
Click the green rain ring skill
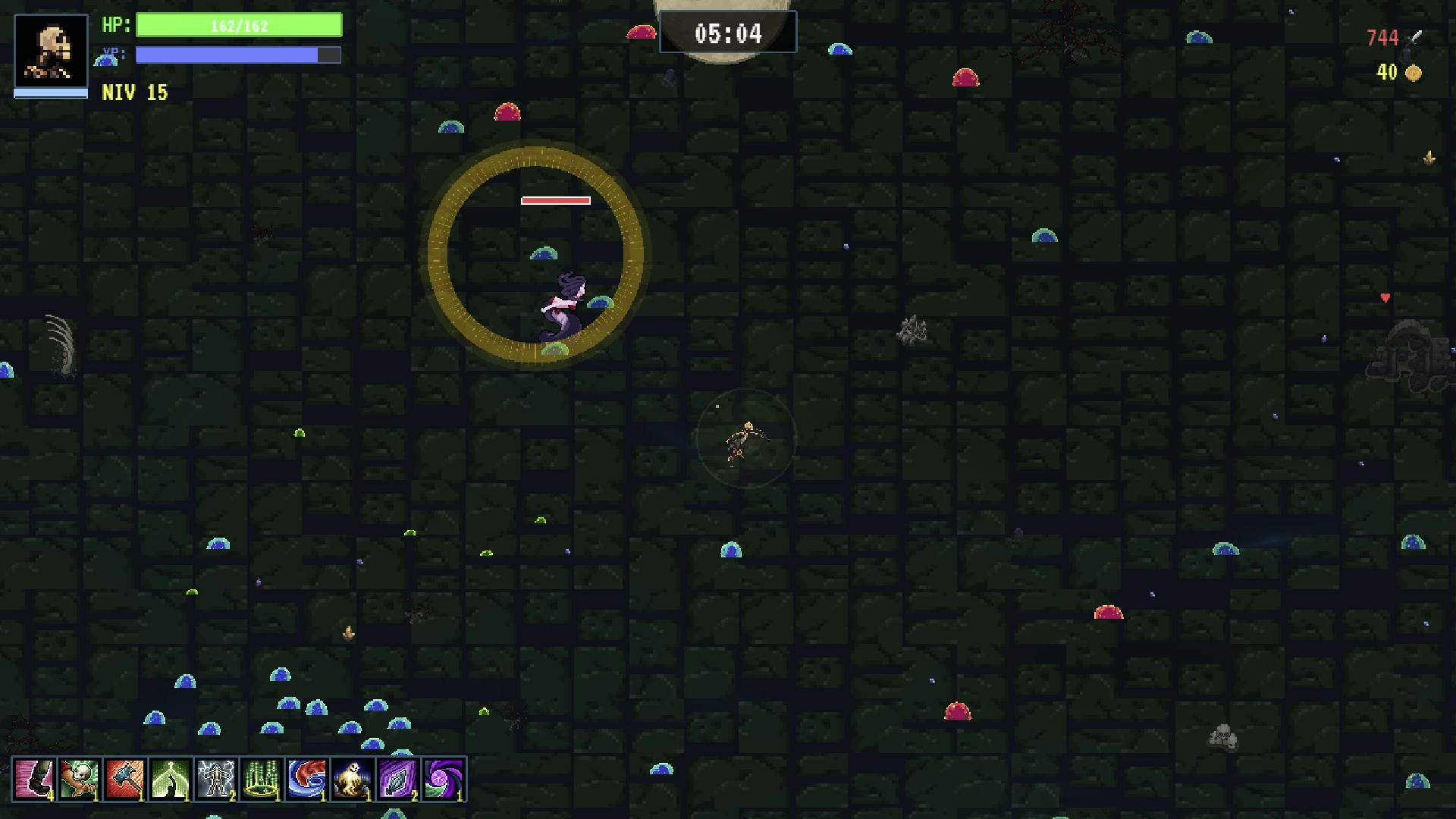pos(262,779)
